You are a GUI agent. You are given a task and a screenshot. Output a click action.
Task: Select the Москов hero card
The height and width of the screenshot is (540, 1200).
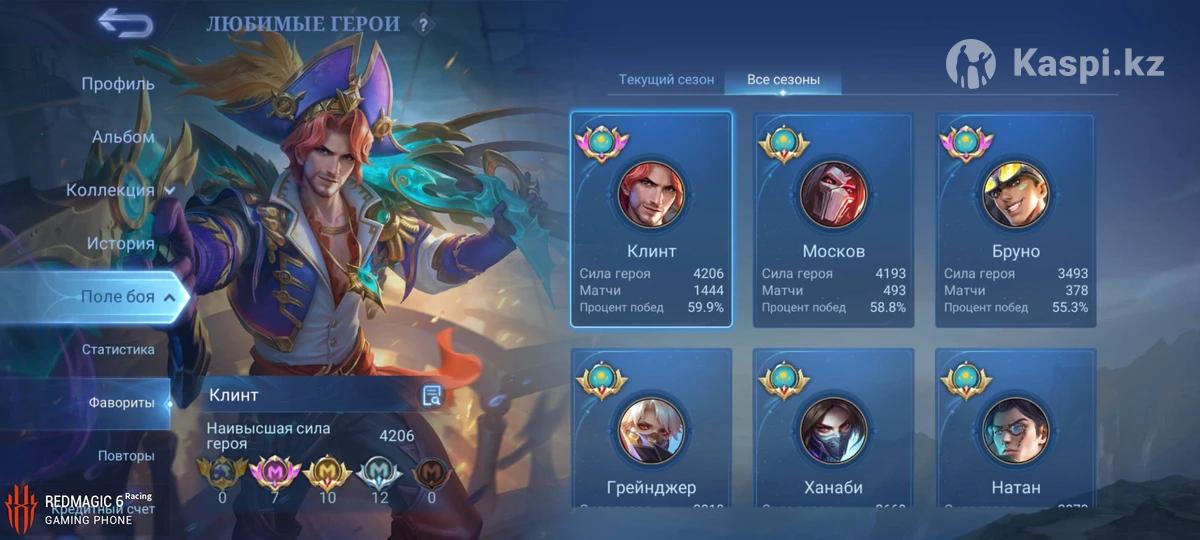[833, 219]
